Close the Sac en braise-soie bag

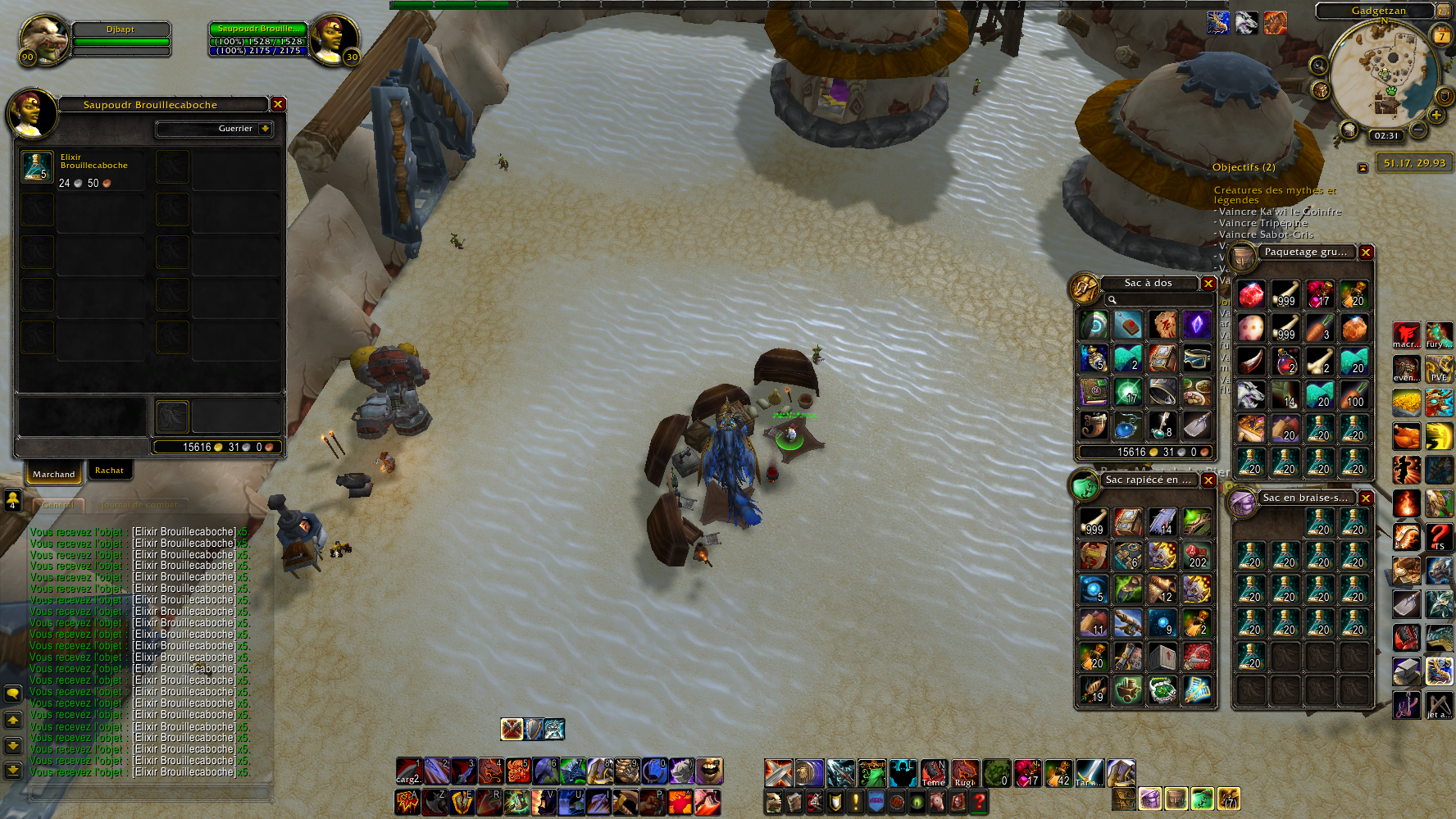(1366, 498)
